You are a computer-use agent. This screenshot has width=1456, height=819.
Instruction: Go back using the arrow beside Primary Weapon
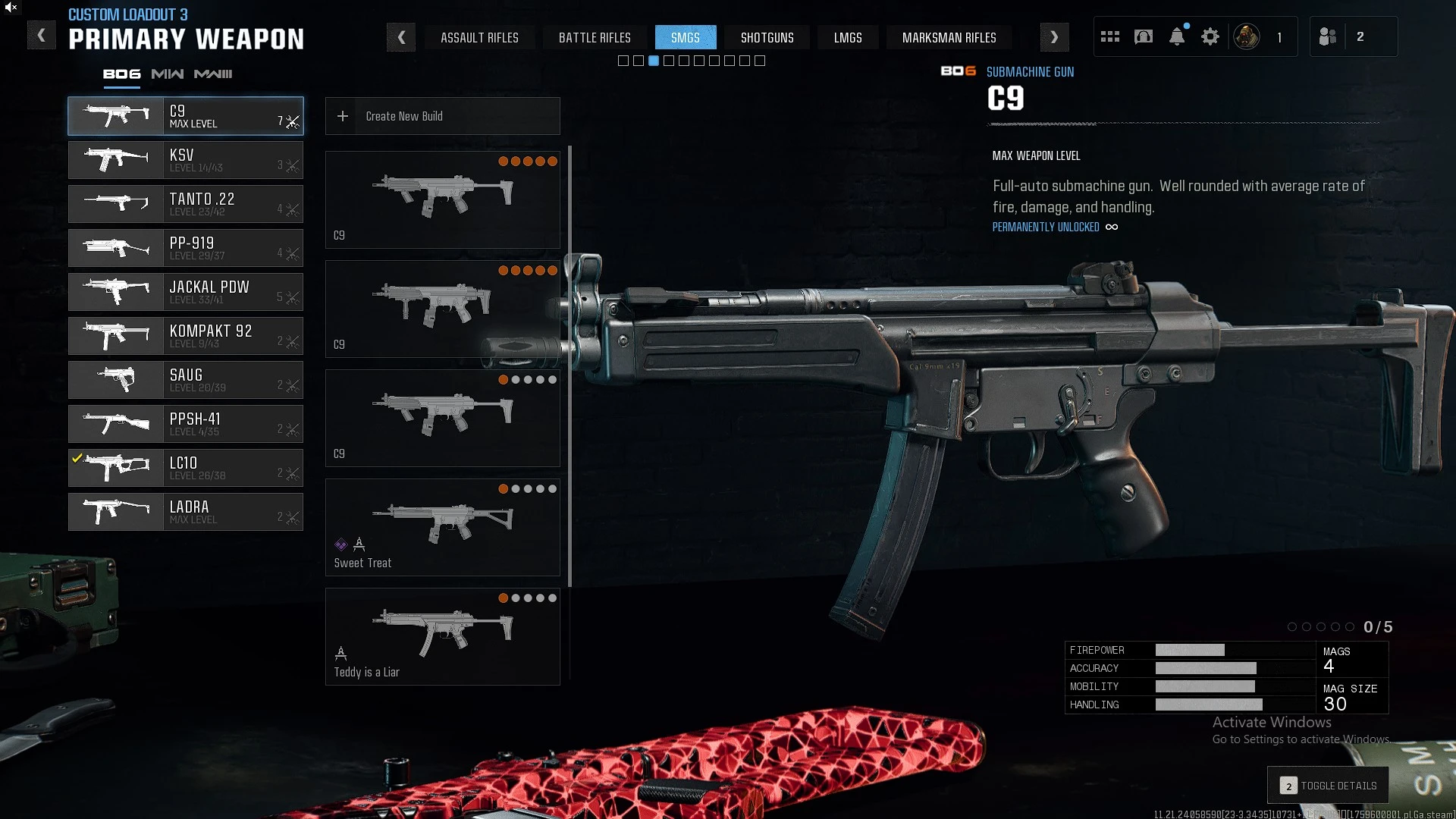42,36
